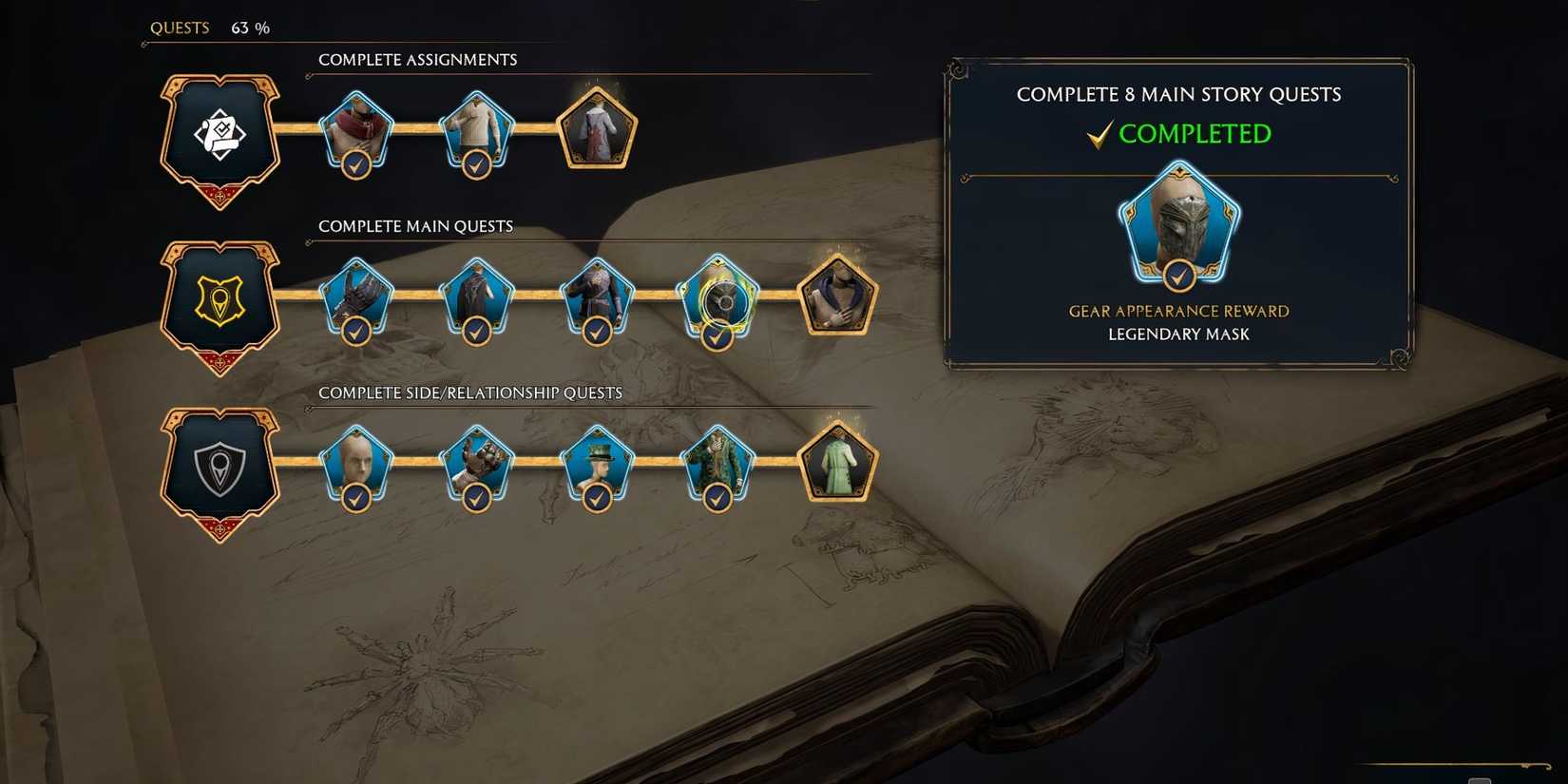Switch to the Quests challenges tab

[x=180, y=28]
